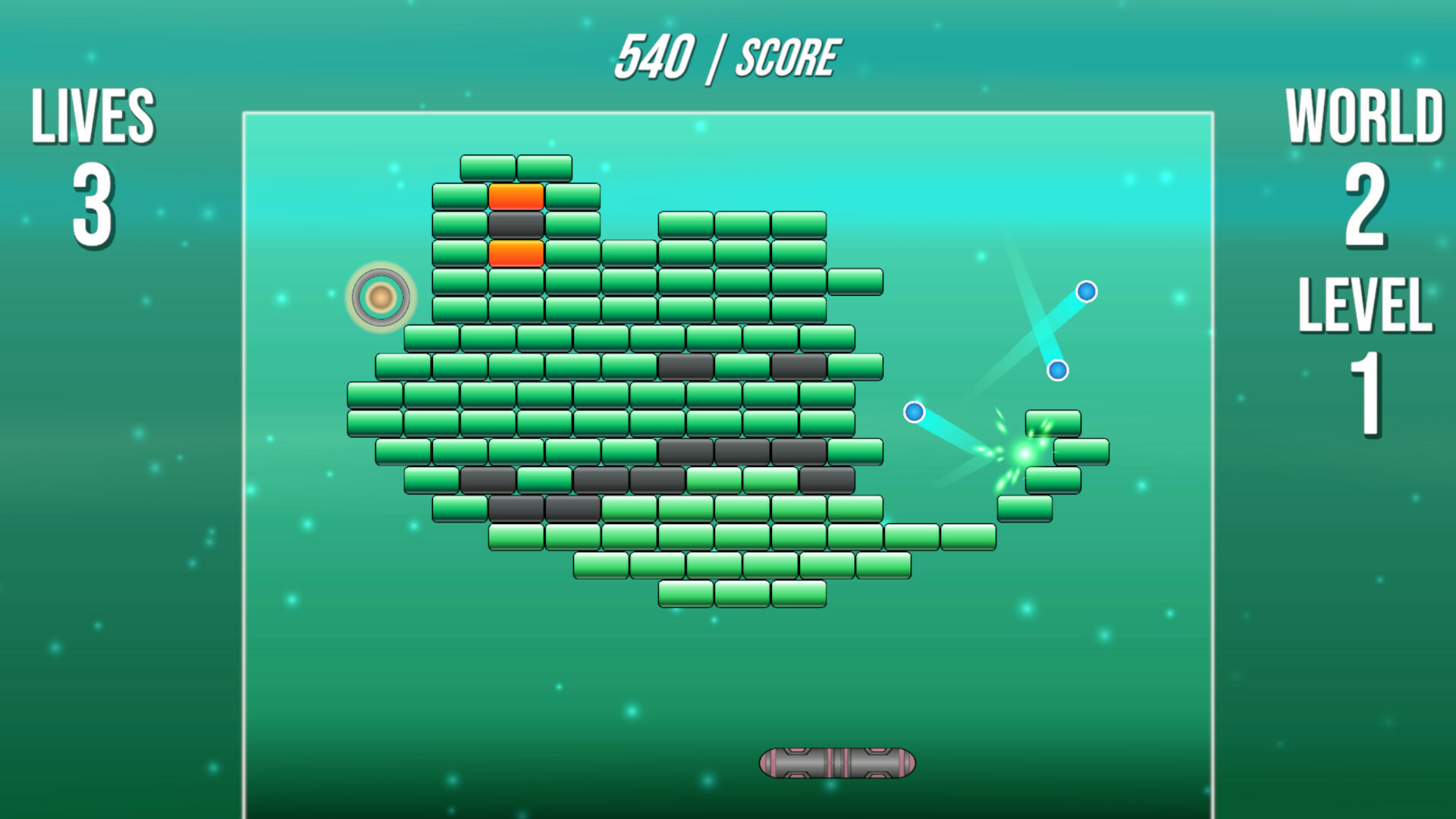
Task: Click the leftmost dark brick in middle row
Action: [685, 368]
